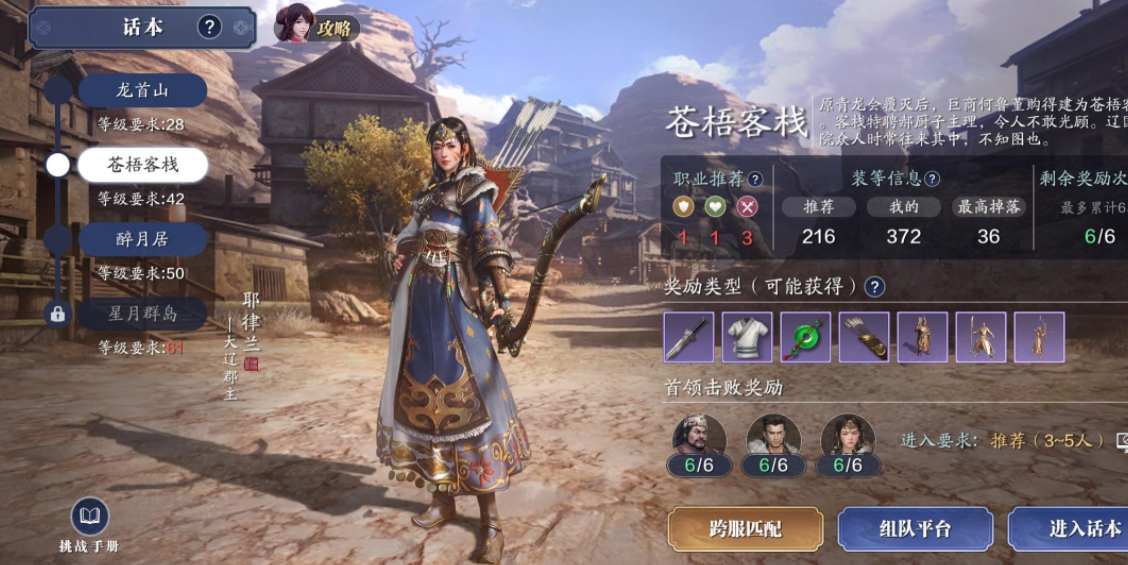Inspect the white robe reward icon
The height and width of the screenshot is (565, 1128).
point(747,337)
